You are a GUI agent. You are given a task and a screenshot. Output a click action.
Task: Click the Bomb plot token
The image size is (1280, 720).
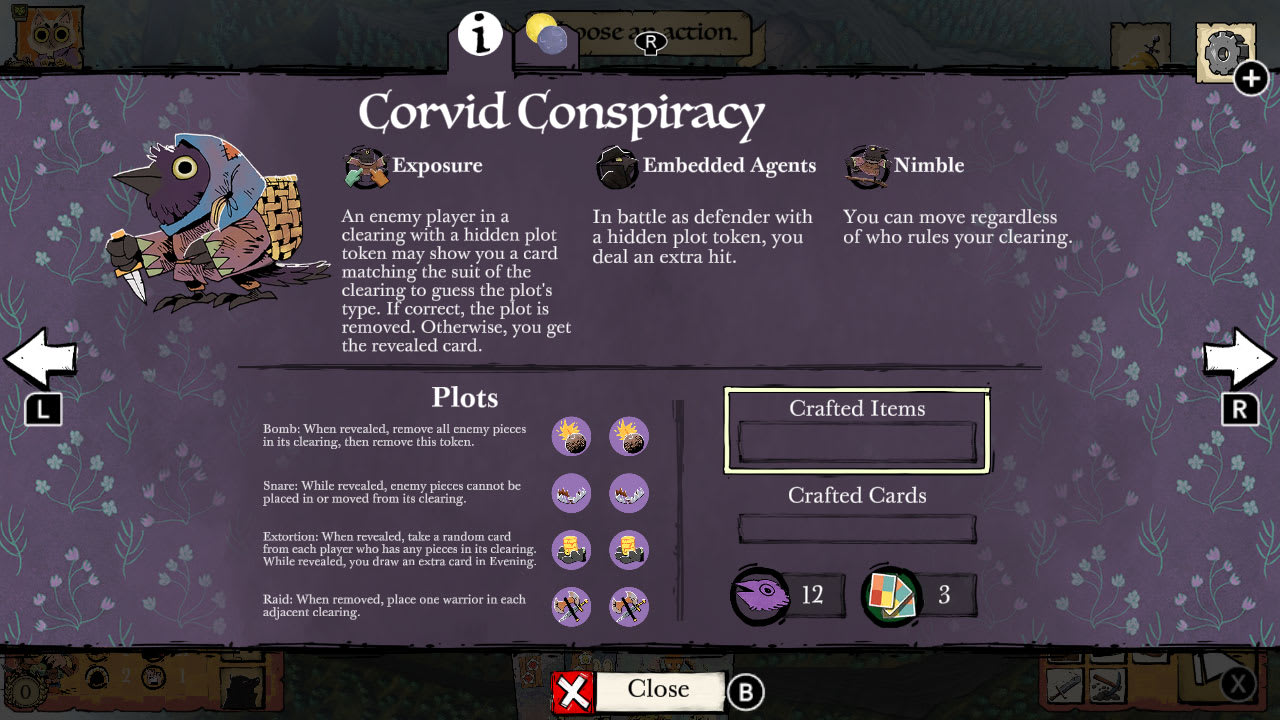[571, 436]
